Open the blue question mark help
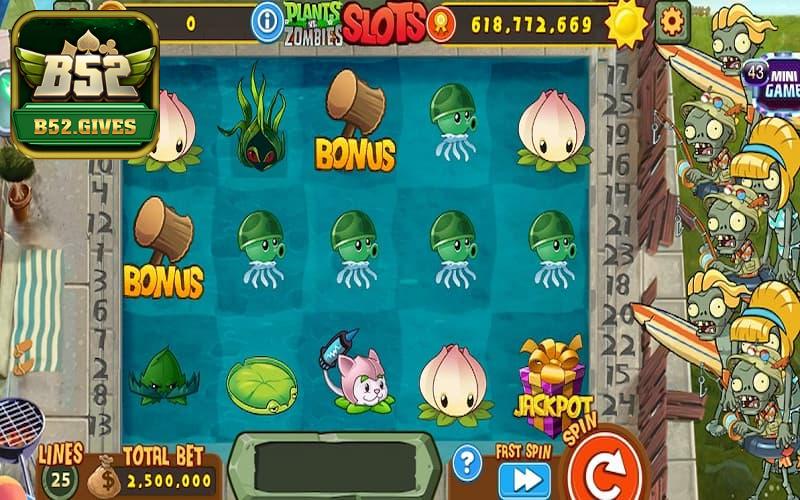 click(466, 462)
